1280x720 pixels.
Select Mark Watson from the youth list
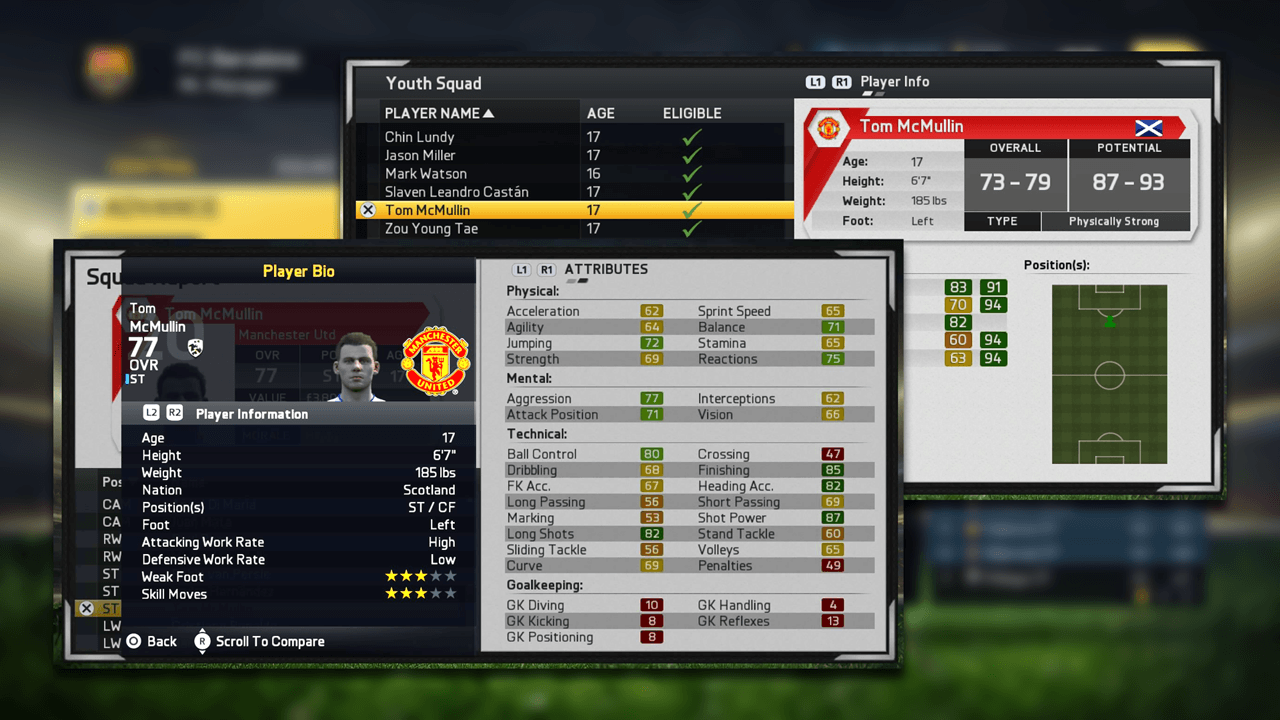pyautogui.click(x=426, y=173)
